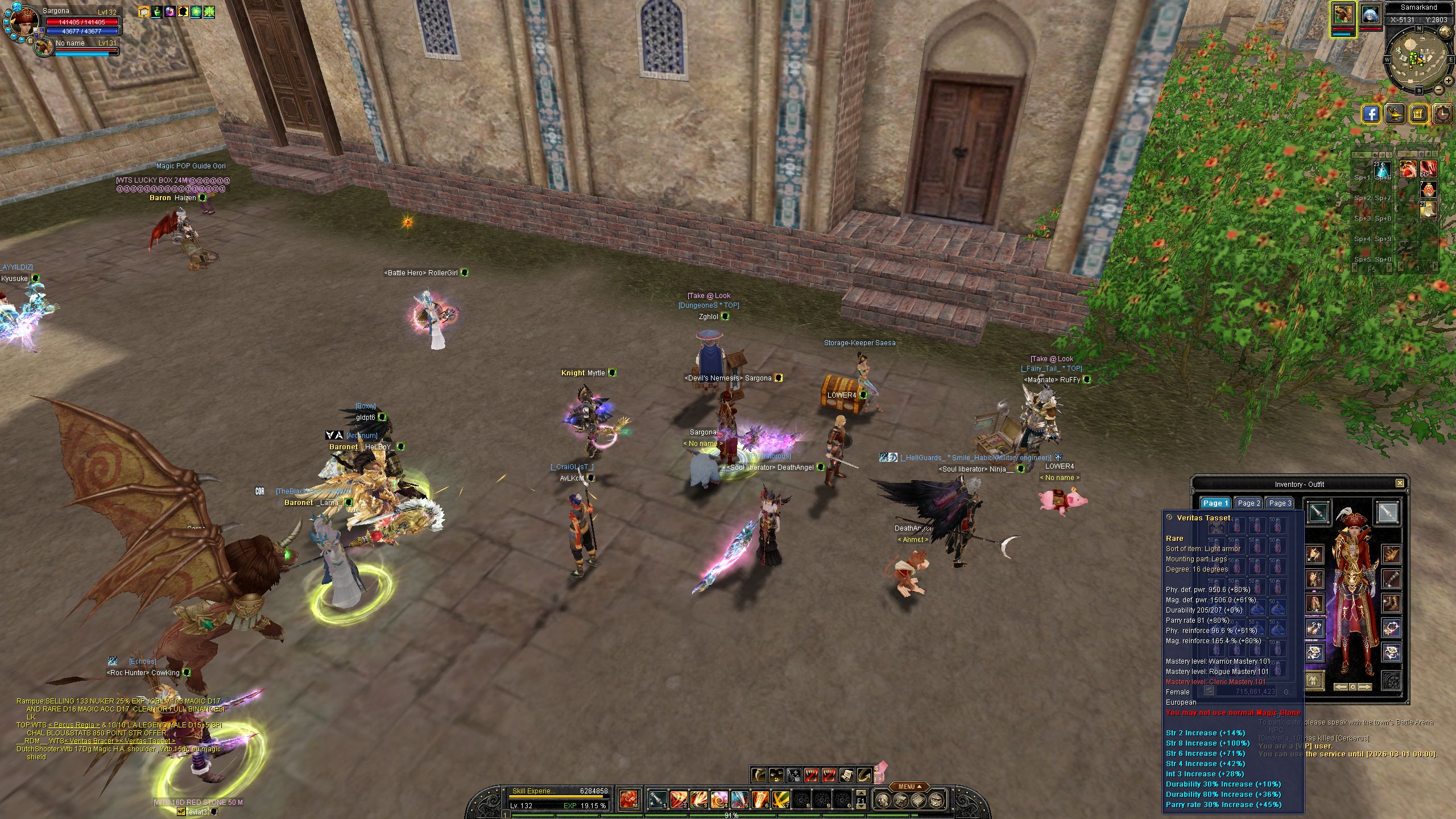1456x819 pixels.
Task: Activate the skill in hotbar slot 4
Action: coord(719,800)
